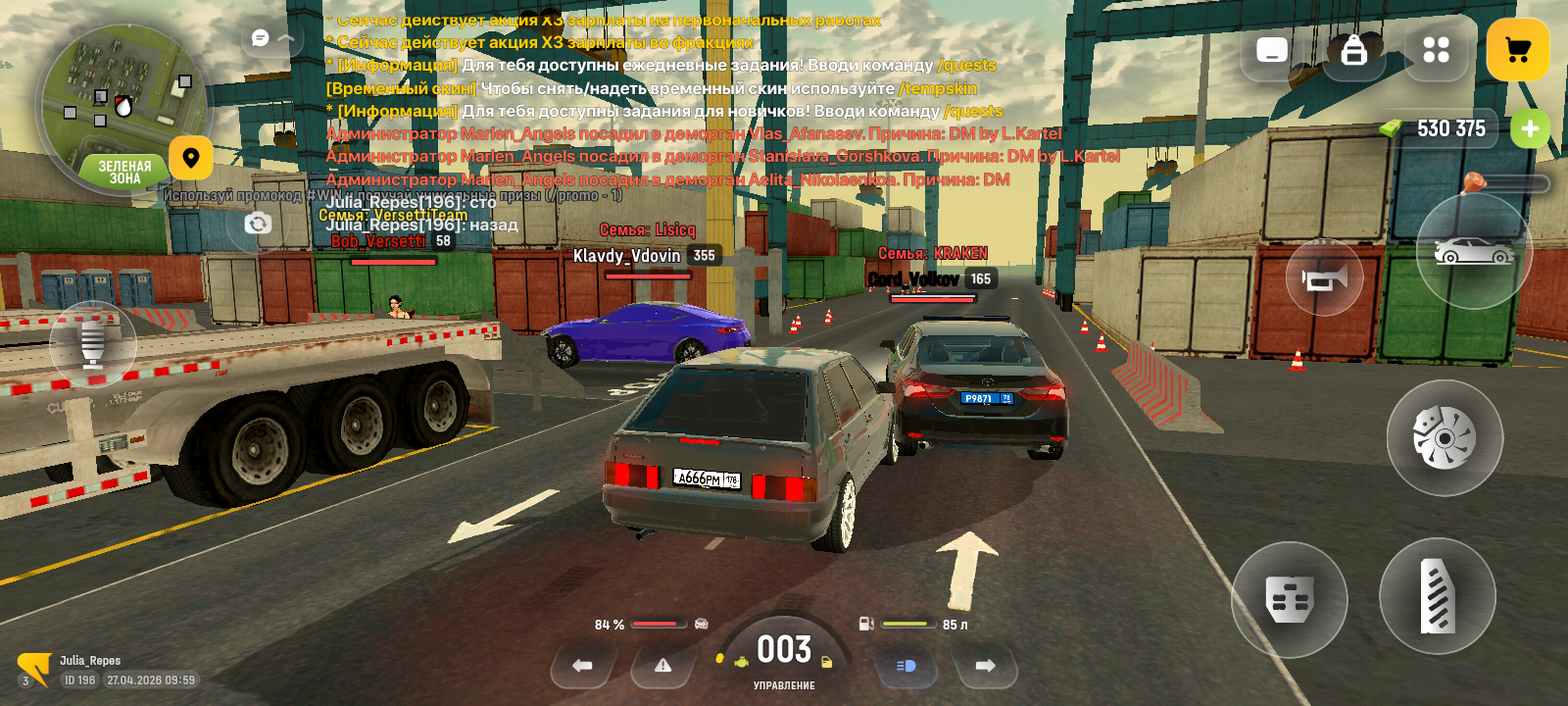1568x706 pixels.
Task: Open the four-dot main menu
Action: coord(1436,50)
